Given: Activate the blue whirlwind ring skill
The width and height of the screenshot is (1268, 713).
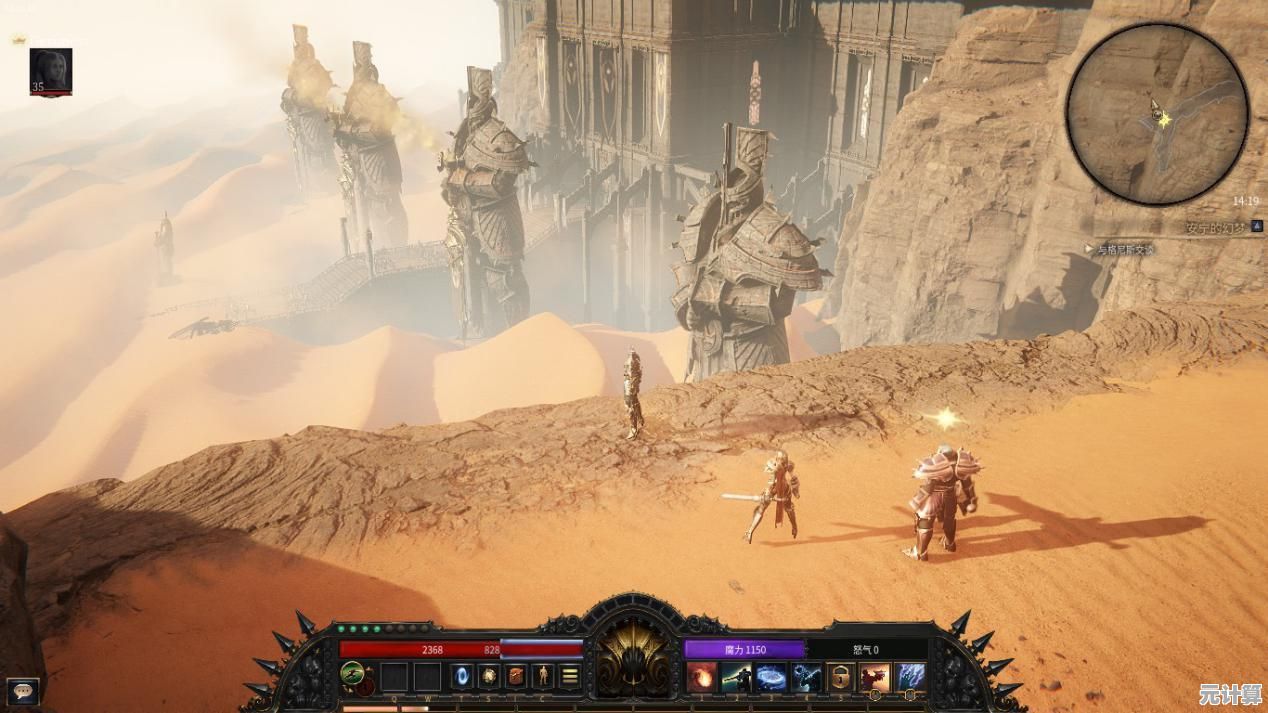Looking at the screenshot, I should [x=771, y=677].
